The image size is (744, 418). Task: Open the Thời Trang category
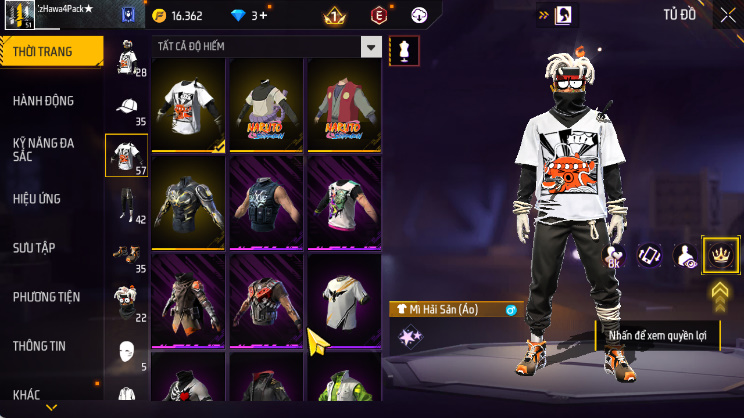tap(50, 51)
